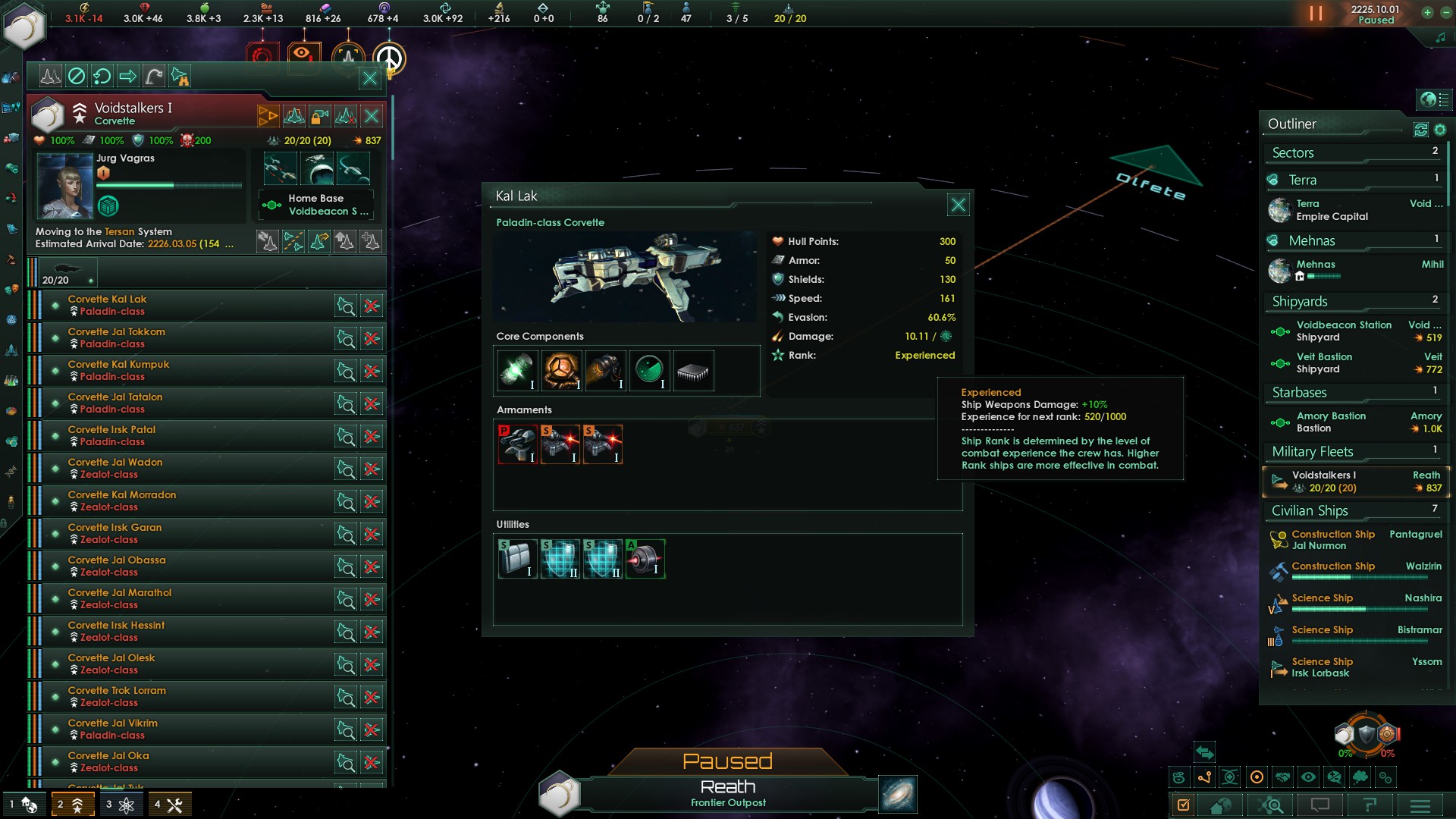Open Outliner settings gear

pyautogui.click(x=1440, y=130)
